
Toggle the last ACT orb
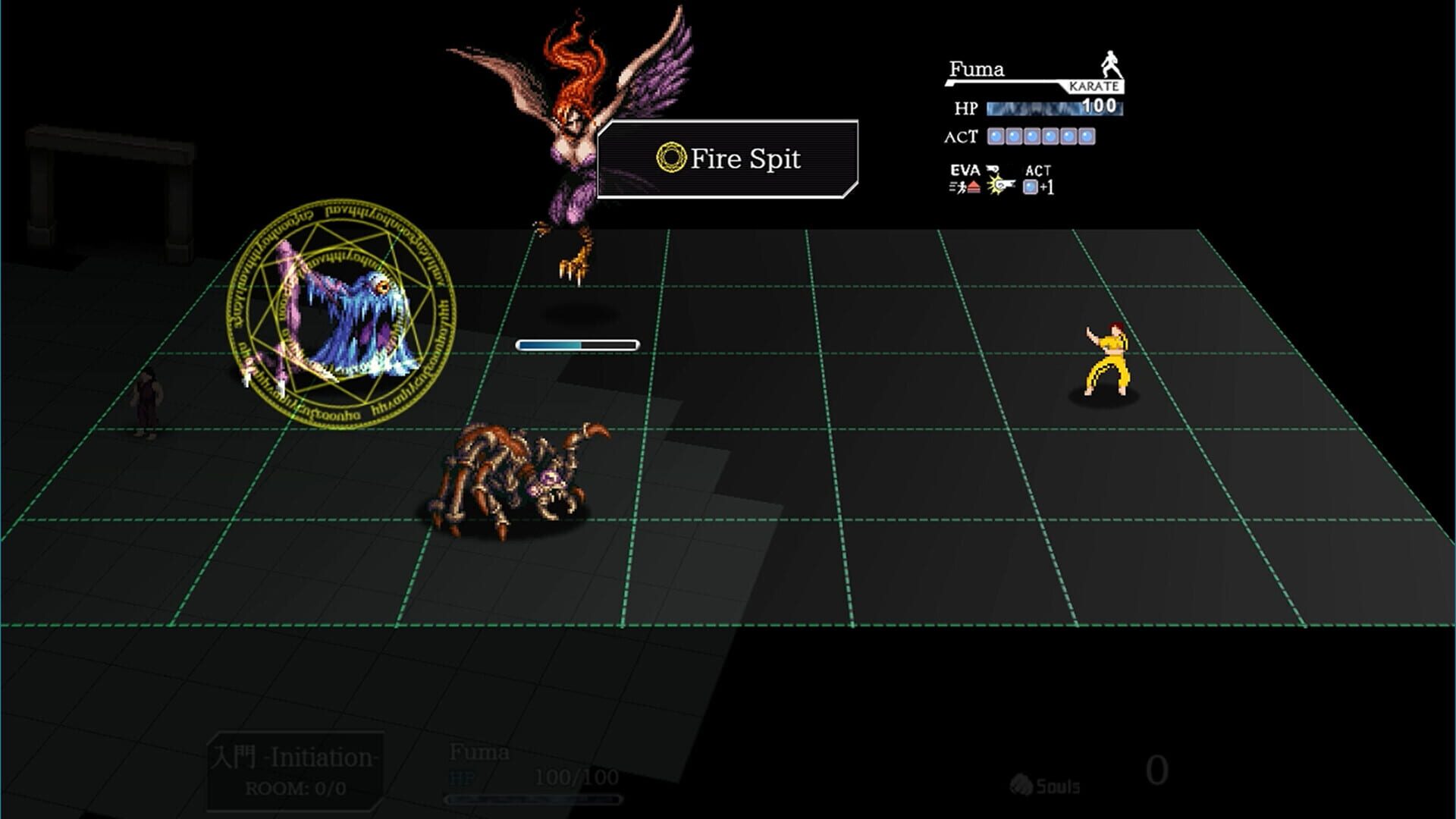click(1087, 136)
